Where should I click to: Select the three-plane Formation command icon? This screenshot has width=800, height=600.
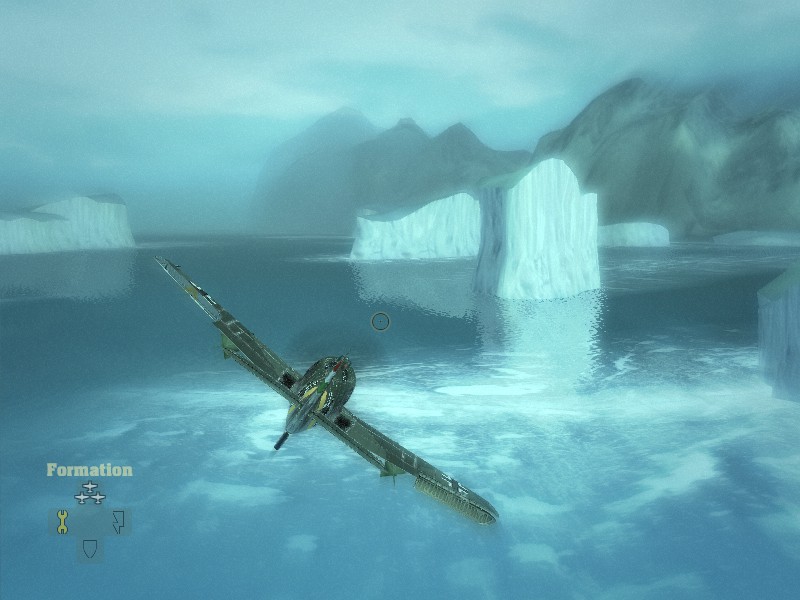pos(90,493)
